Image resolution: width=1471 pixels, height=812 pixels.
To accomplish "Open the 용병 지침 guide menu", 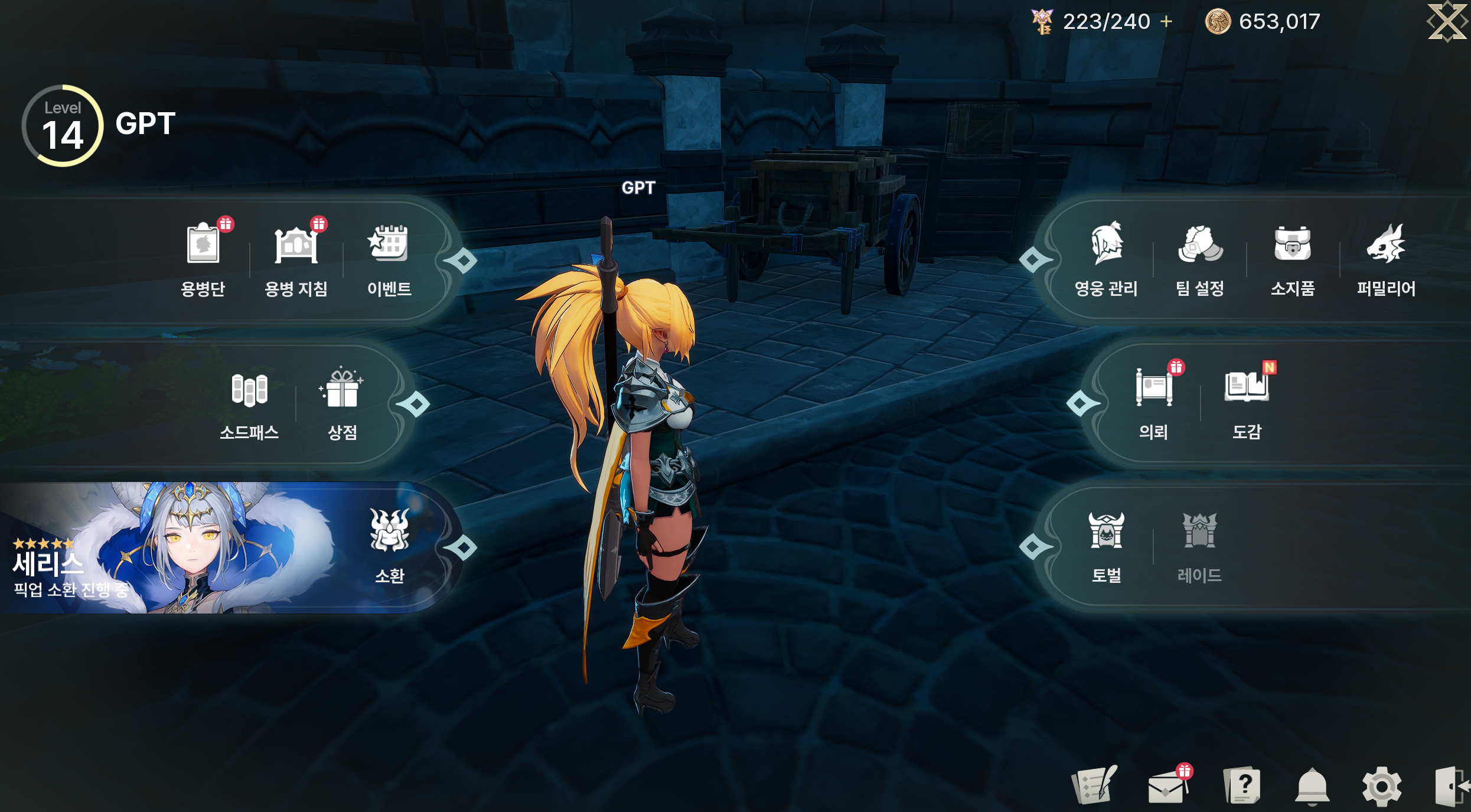I will click(x=296, y=258).
